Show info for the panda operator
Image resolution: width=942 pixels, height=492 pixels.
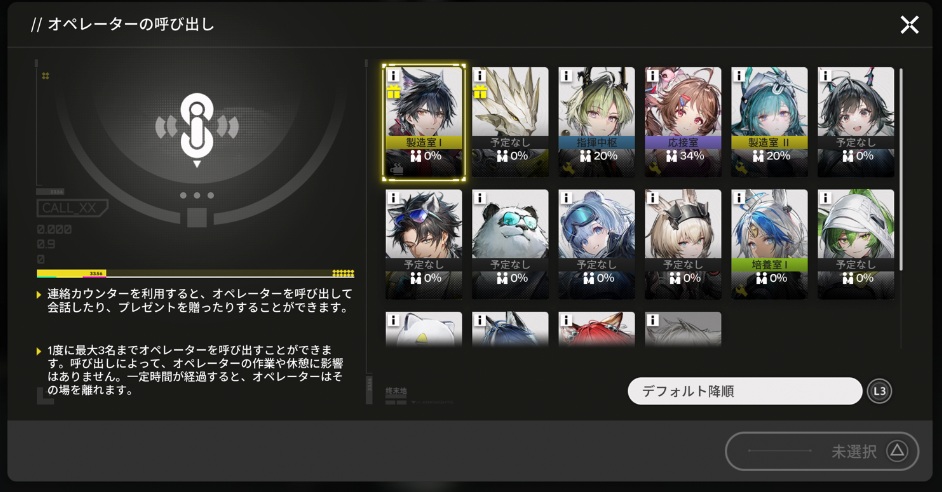click(x=479, y=197)
